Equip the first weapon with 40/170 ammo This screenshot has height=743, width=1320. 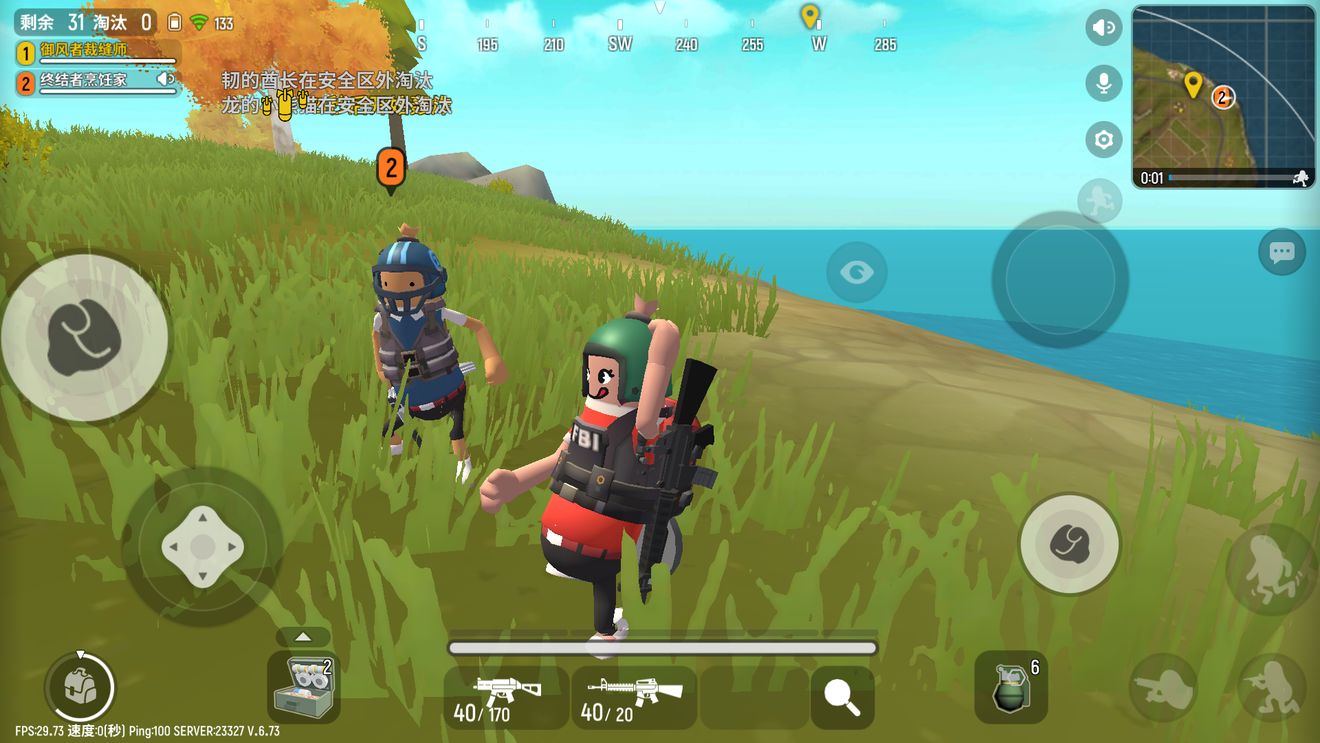pyautogui.click(x=506, y=697)
